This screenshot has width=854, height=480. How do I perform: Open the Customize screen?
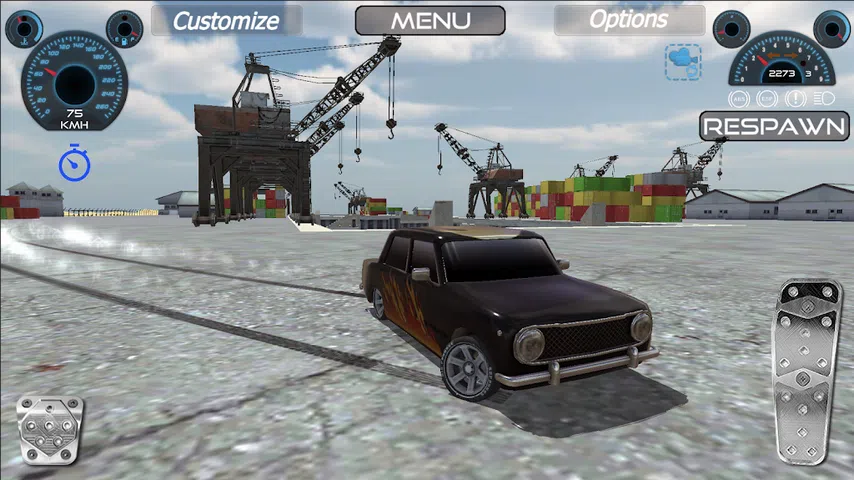point(226,20)
